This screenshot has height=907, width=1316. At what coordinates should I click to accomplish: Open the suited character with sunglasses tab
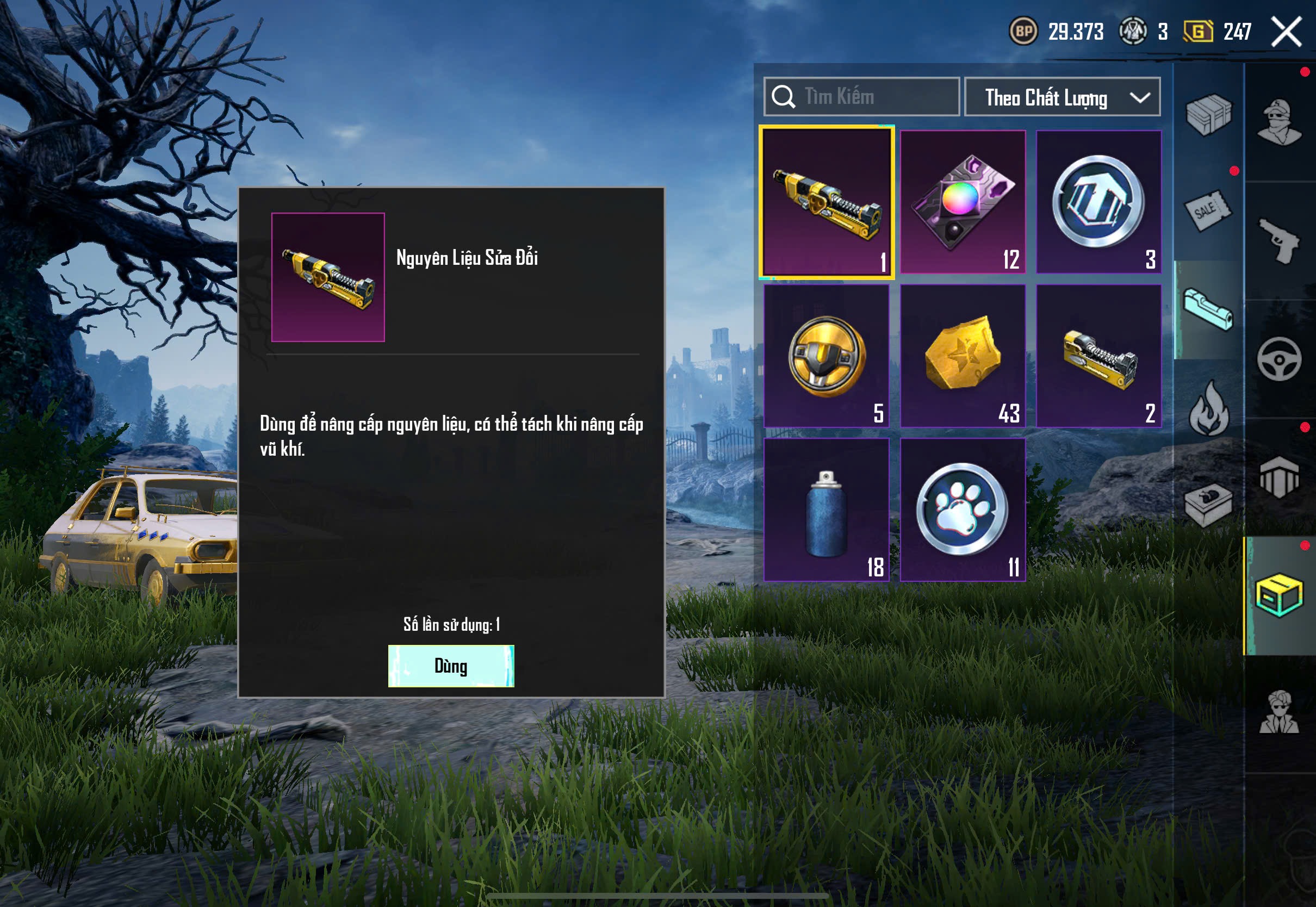tap(1279, 712)
